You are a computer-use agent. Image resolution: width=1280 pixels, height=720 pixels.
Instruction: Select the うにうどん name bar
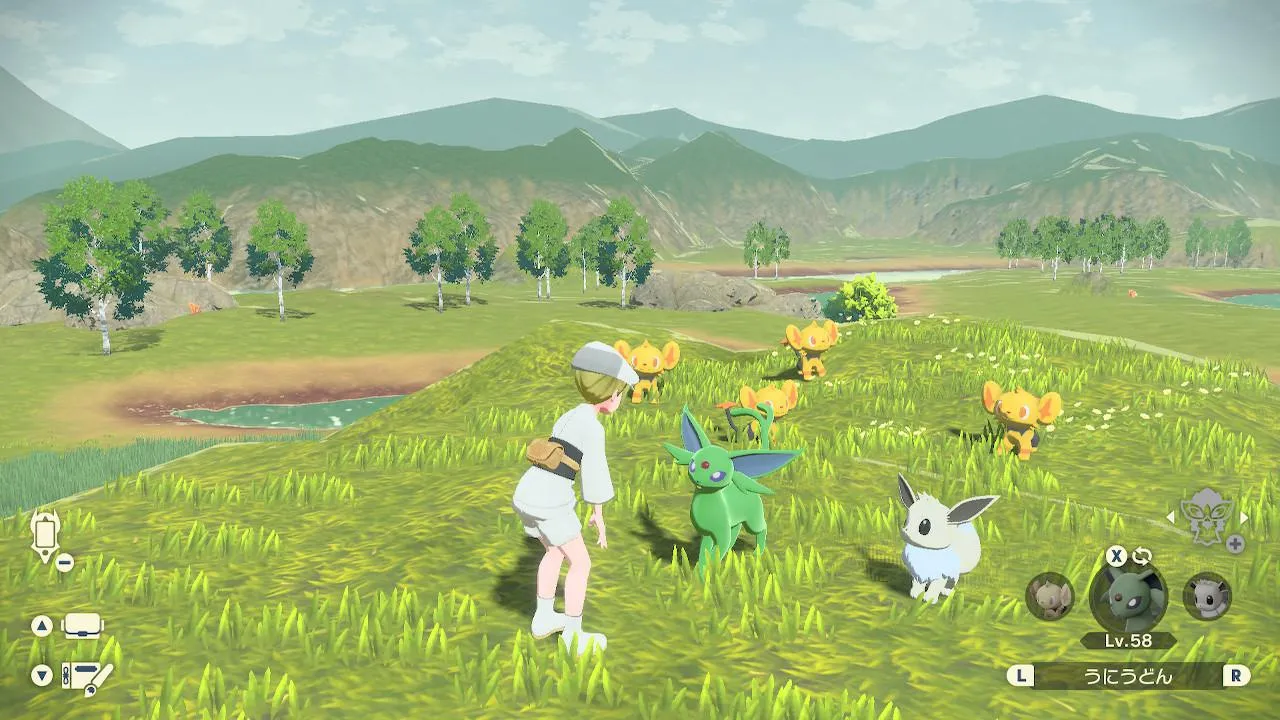[1127, 676]
